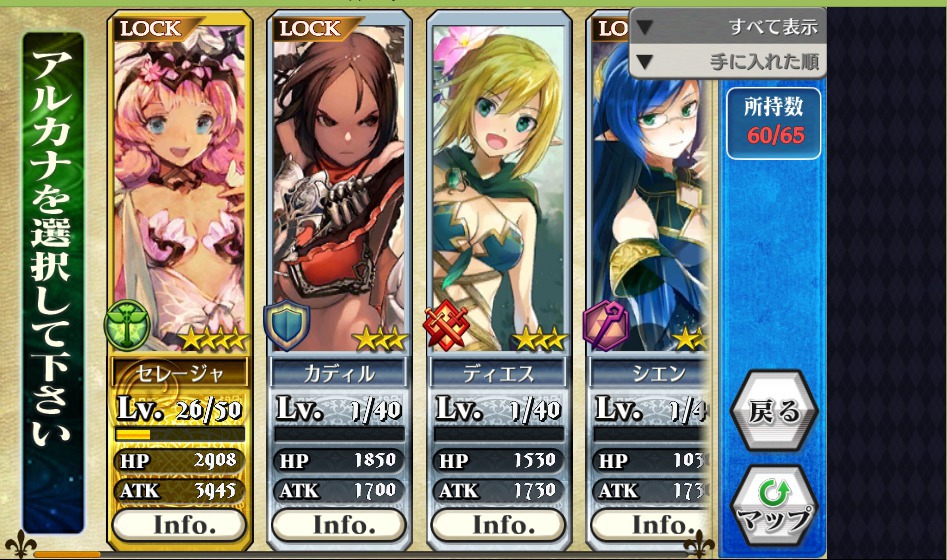Select the シエン character card

(648, 200)
